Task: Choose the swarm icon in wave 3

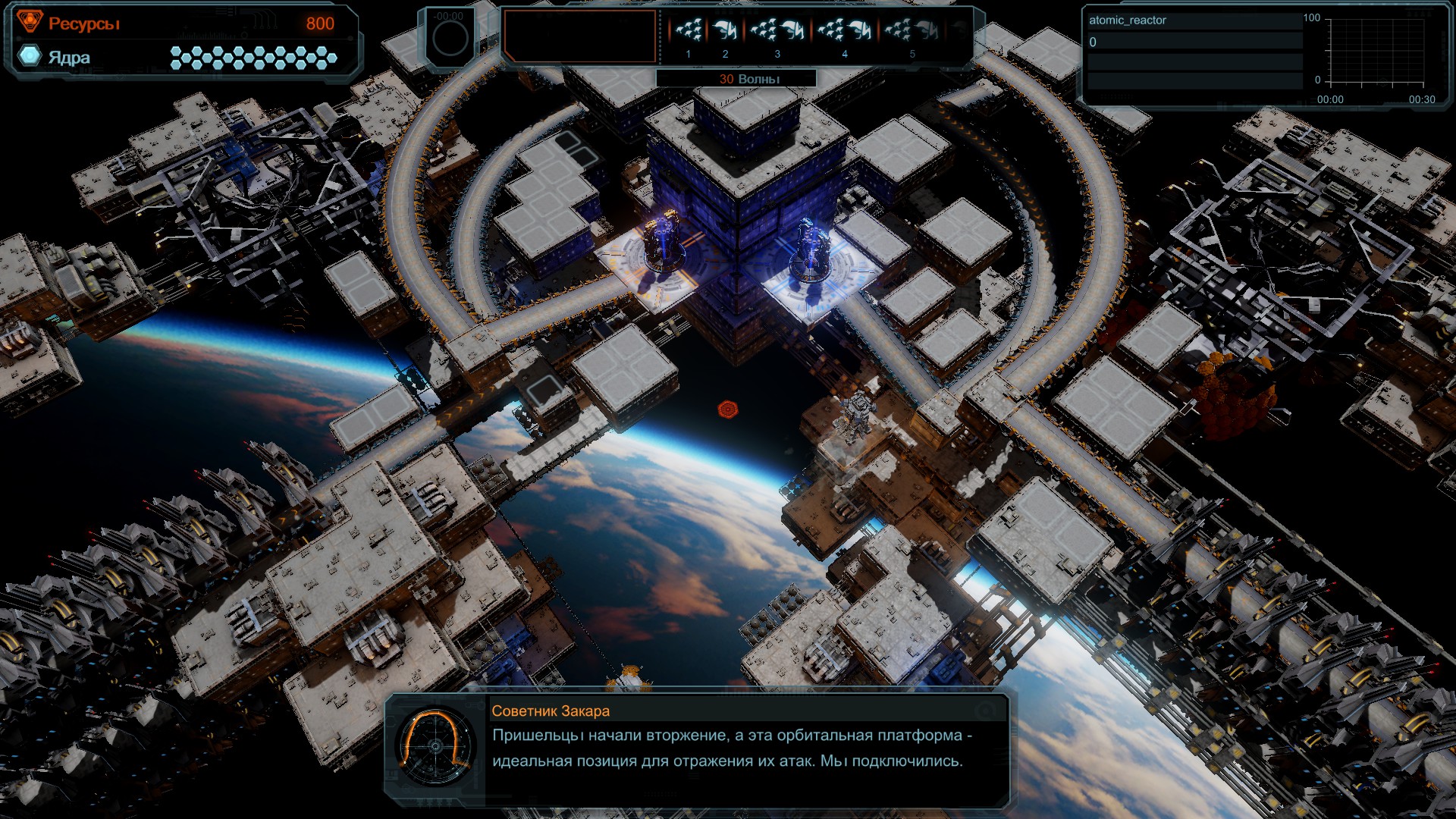Action: (764, 31)
